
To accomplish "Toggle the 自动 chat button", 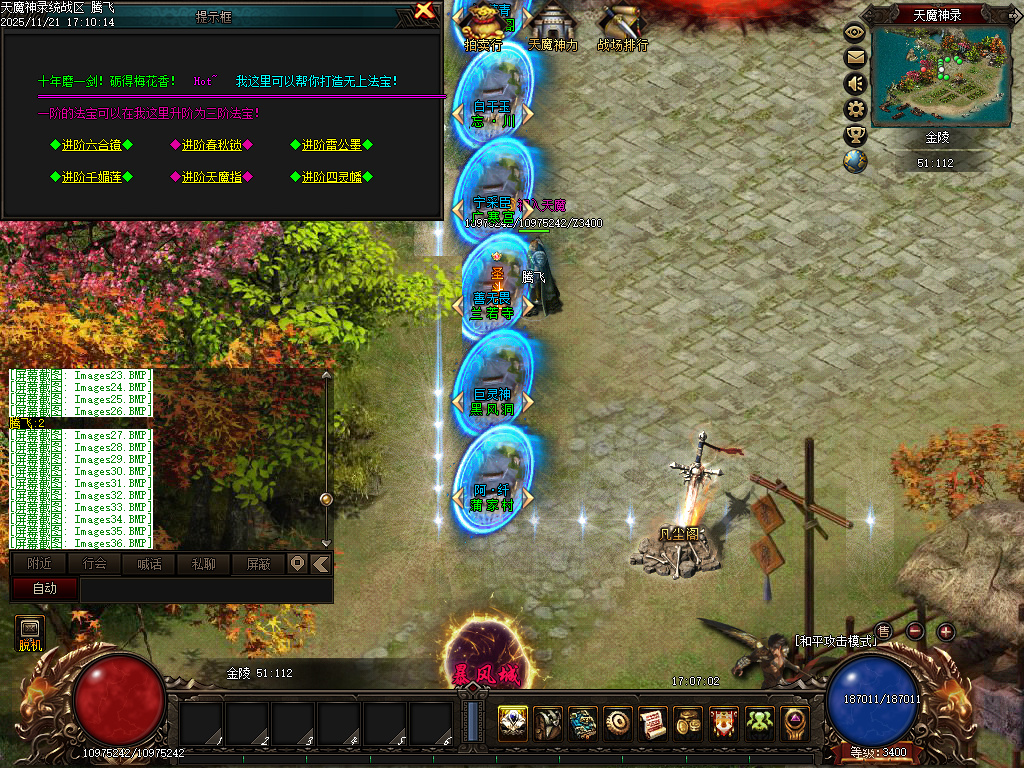I will [x=44, y=588].
